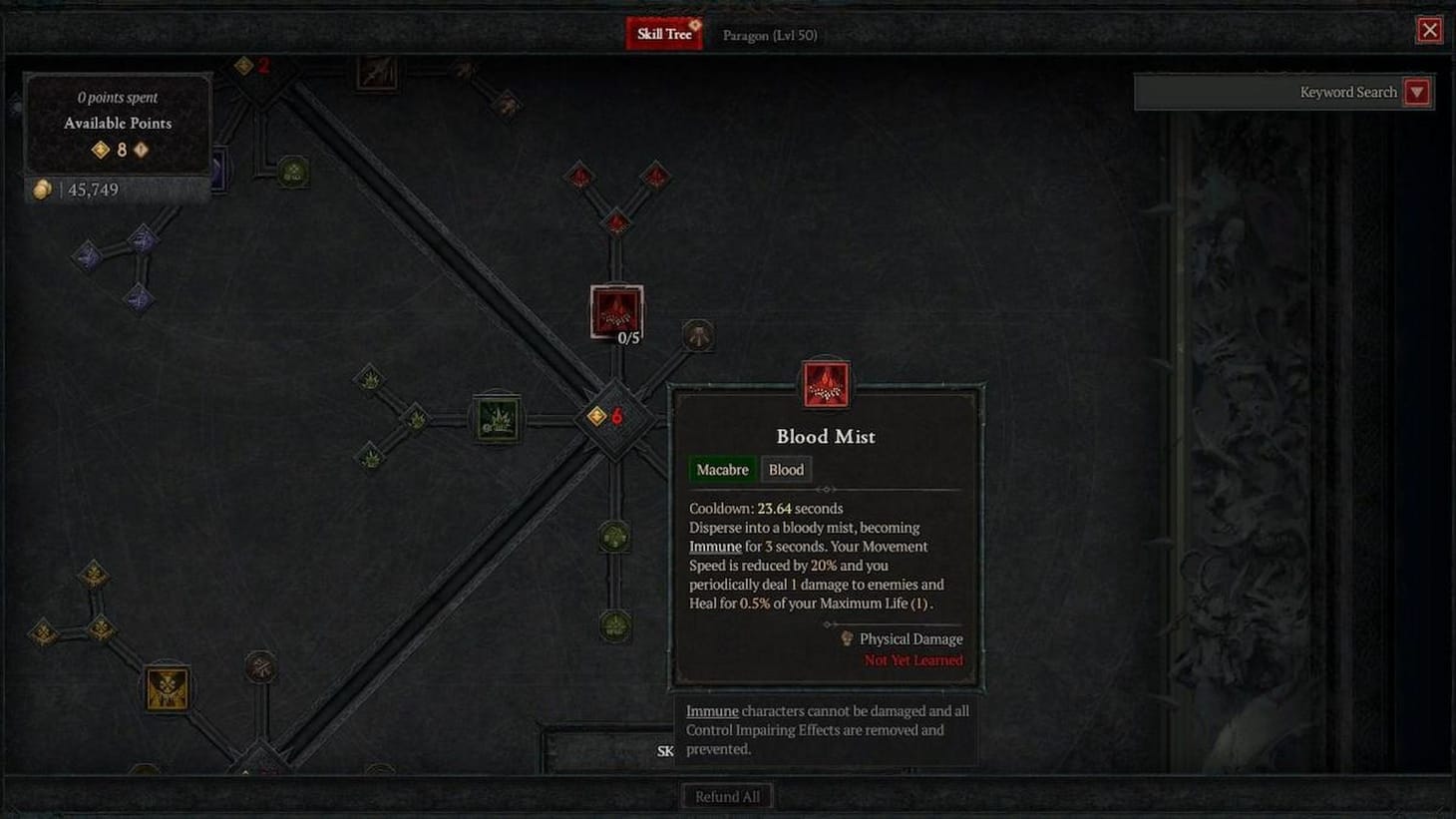Viewport: 1456px width, 819px height.
Task: Select the Blood tag on Blood Mist
Action: point(786,469)
